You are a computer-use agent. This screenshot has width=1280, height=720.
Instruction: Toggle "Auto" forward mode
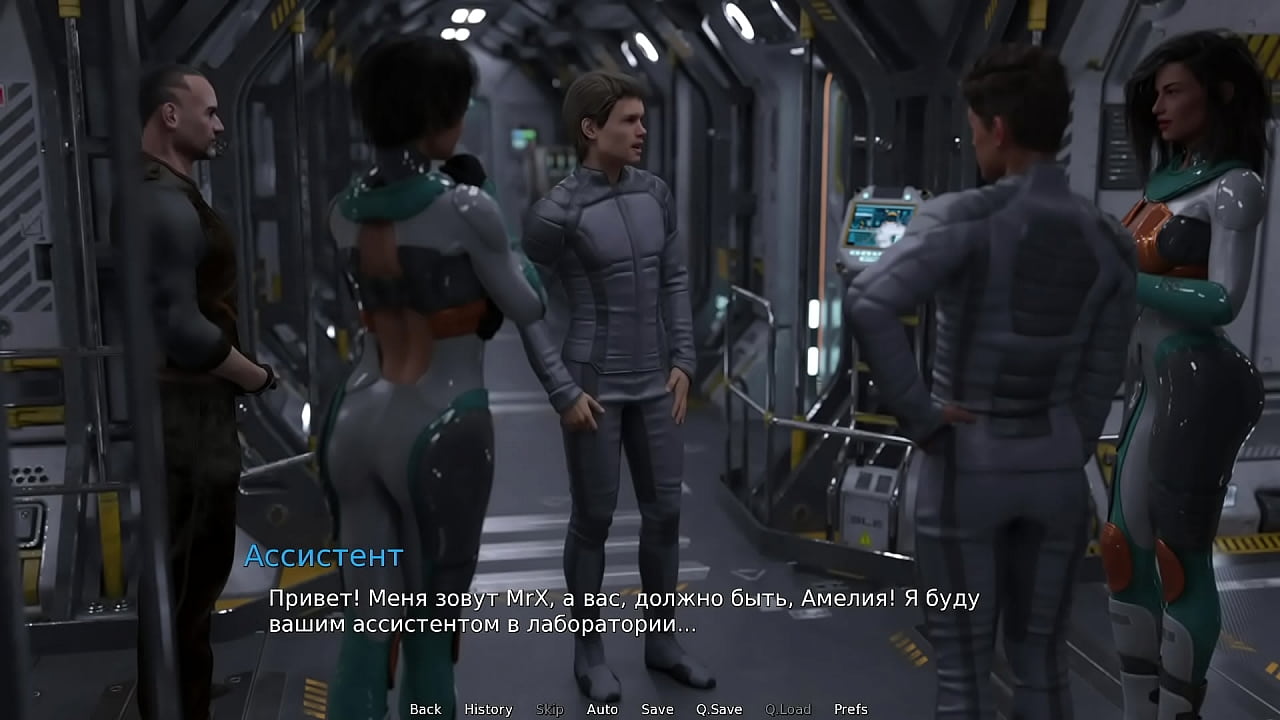pyautogui.click(x=602, y=708)
